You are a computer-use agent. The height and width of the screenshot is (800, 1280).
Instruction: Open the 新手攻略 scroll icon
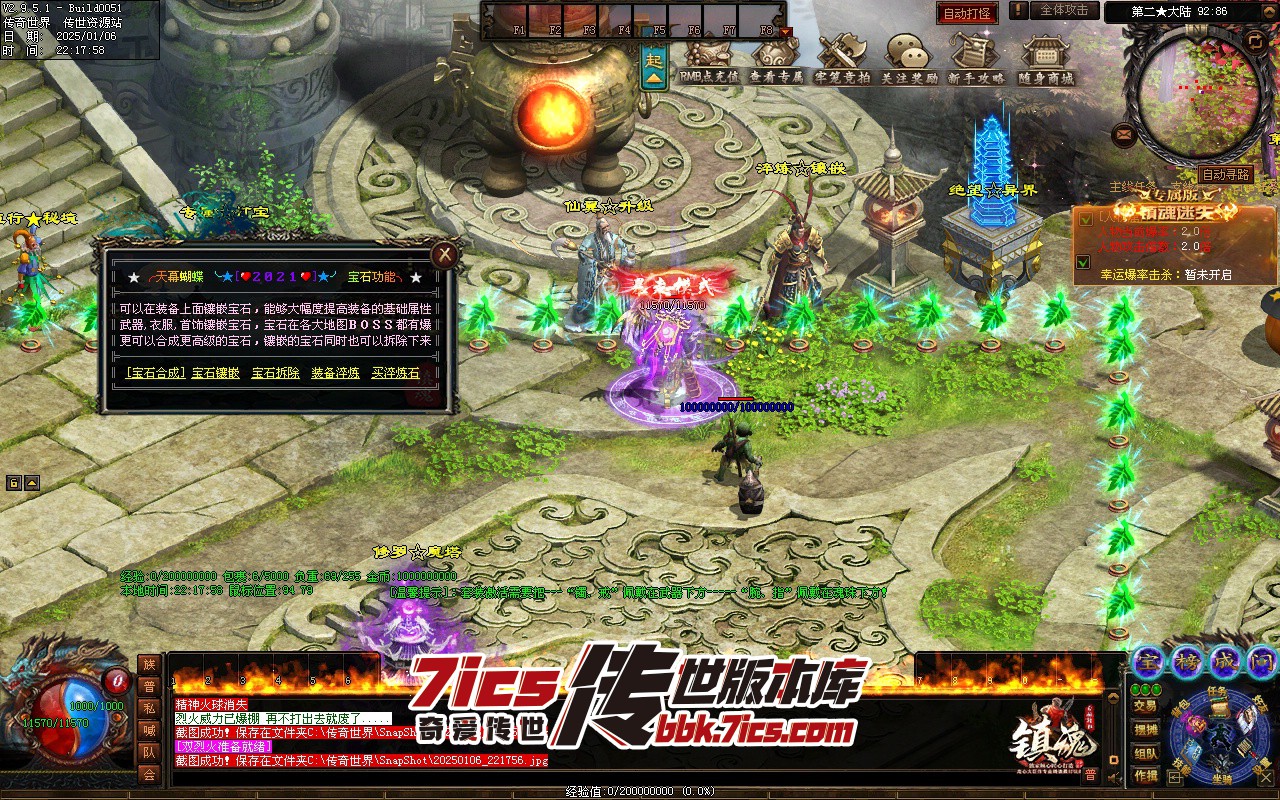click(x=975, y=58)
